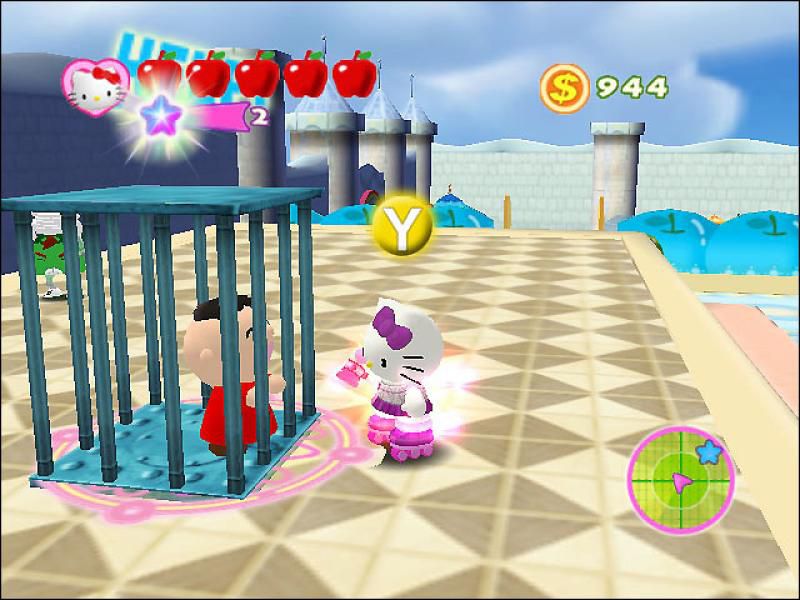Click the gold dollar coin icon
The width and height of the screenshot is (800, 600).
click(563, 88)
